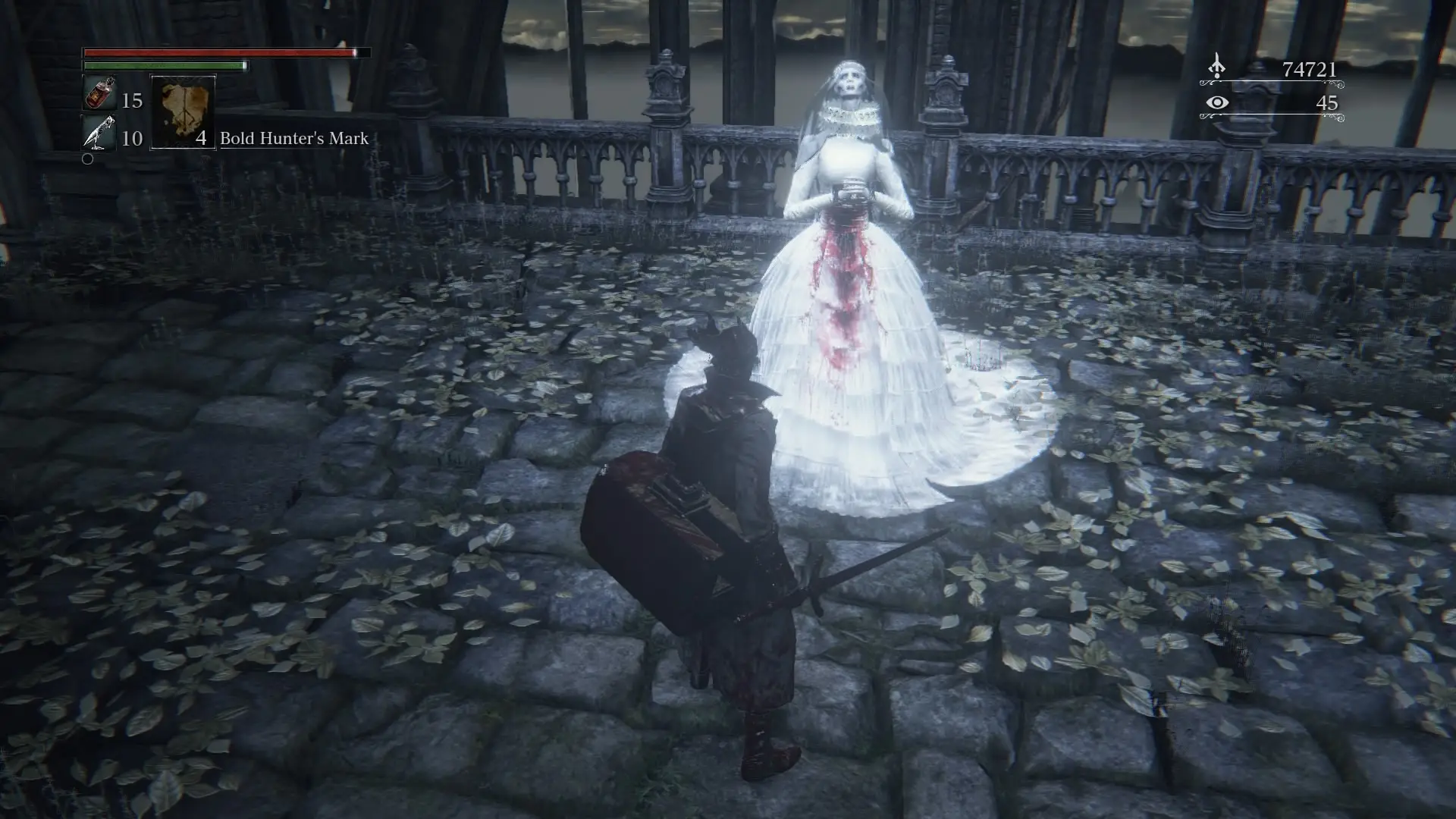
Task: Click the caryll rune beside 74721
Action: coord(1216,67)
